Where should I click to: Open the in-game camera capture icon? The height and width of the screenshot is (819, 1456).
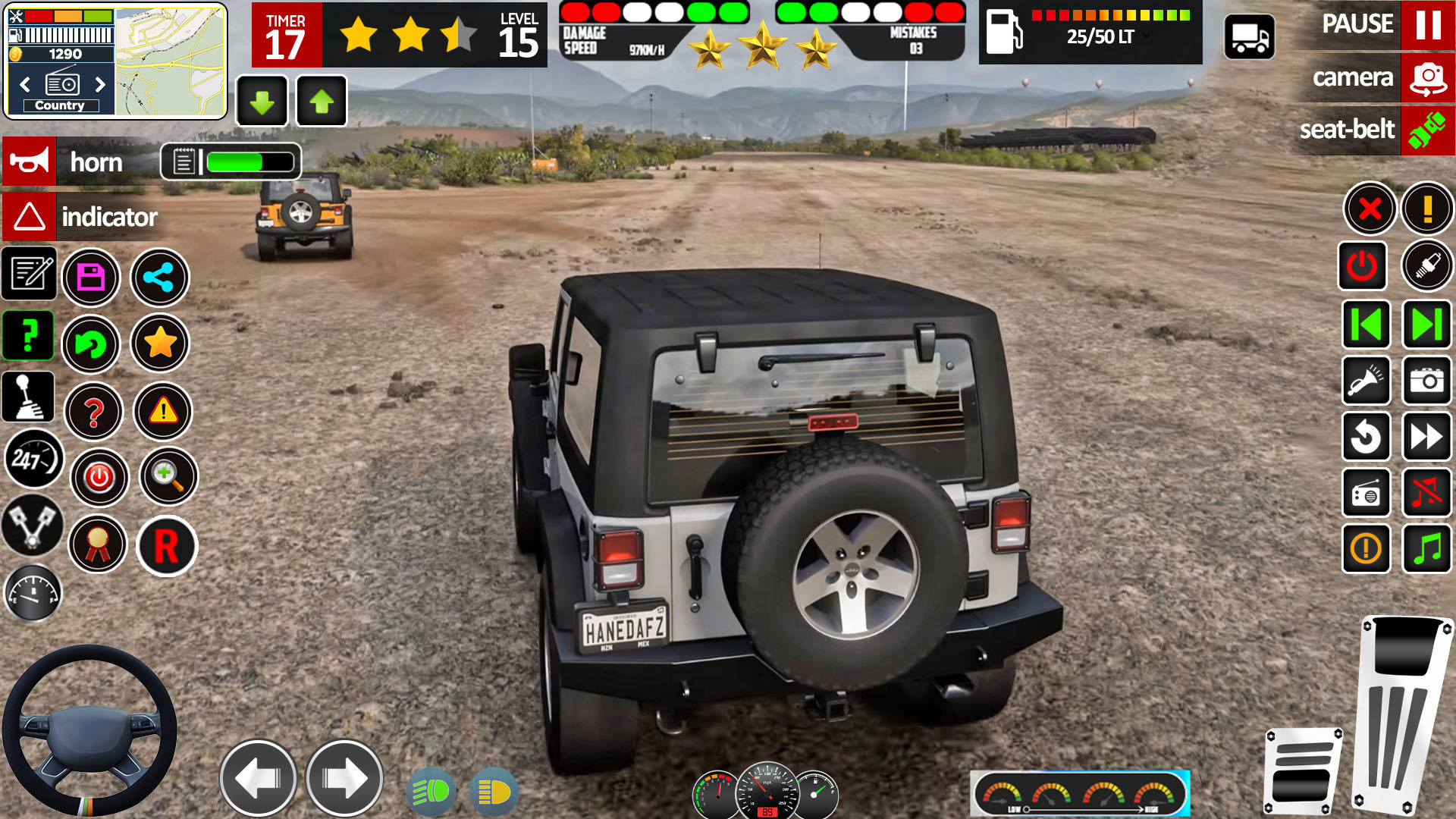[1426, 381]
